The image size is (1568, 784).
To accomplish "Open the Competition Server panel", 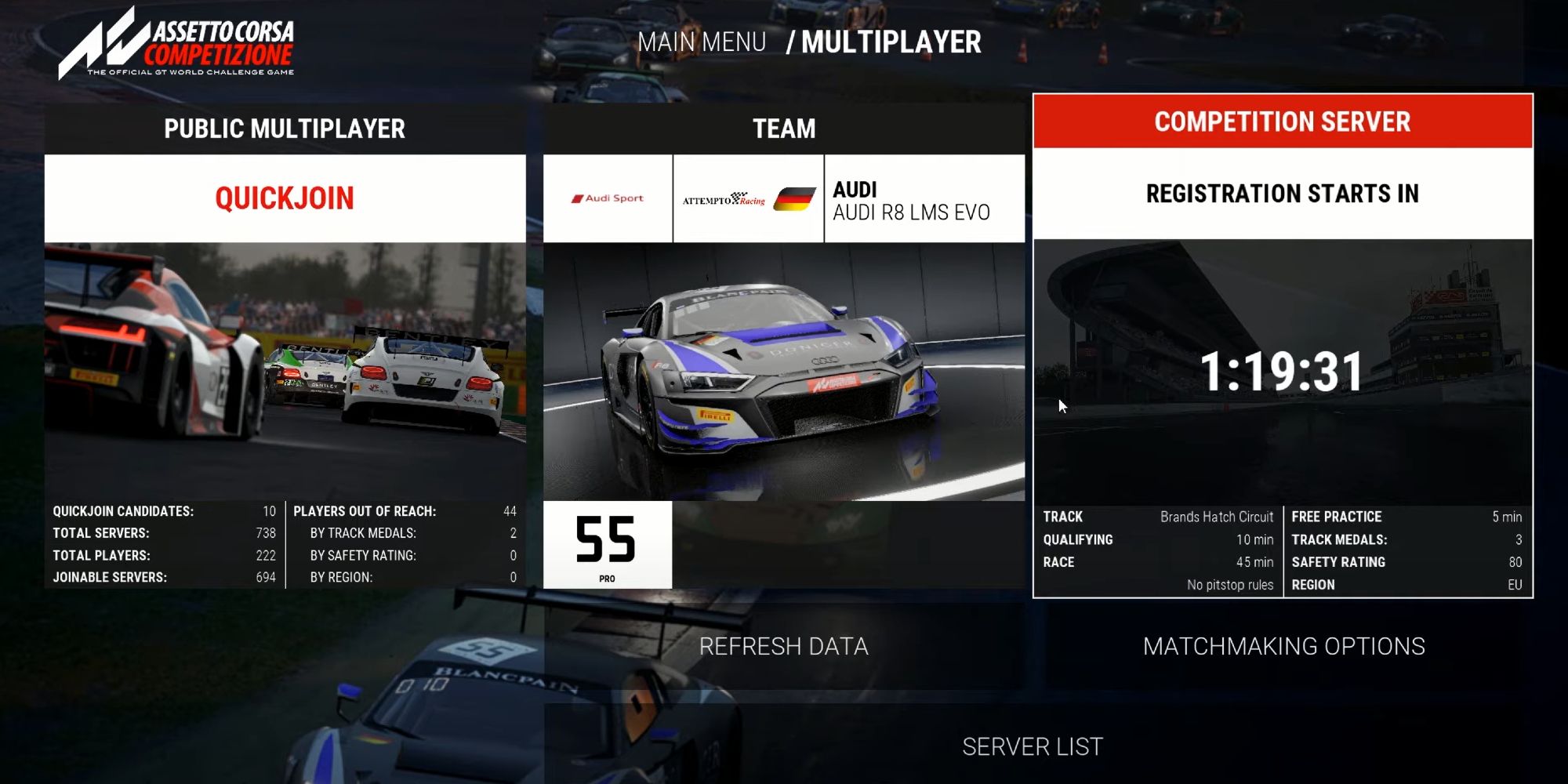I will [1283, 122].
